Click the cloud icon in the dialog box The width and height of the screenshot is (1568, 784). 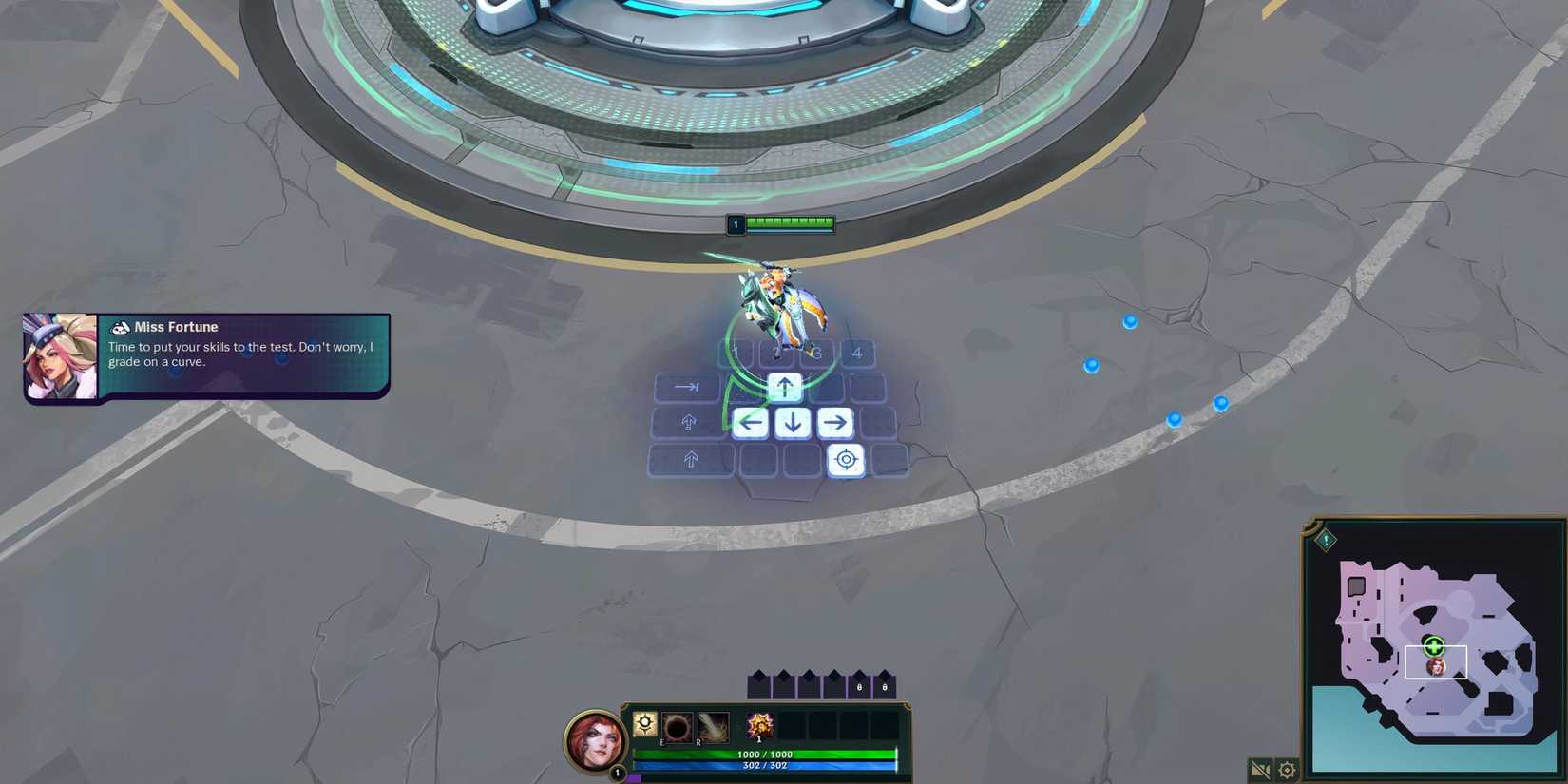pyautogui.click(x=120, y=327)
